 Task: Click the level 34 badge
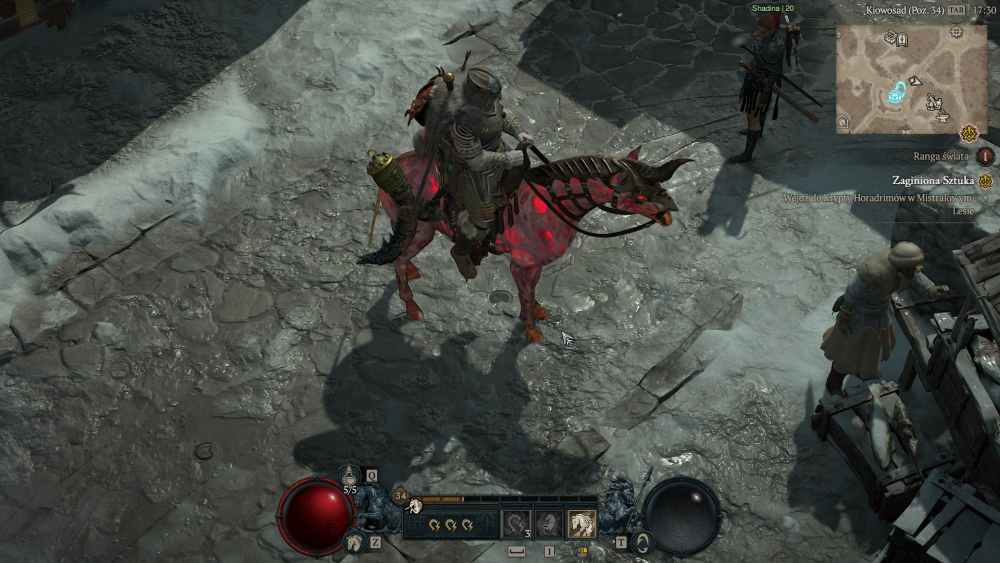click(400, 494)
